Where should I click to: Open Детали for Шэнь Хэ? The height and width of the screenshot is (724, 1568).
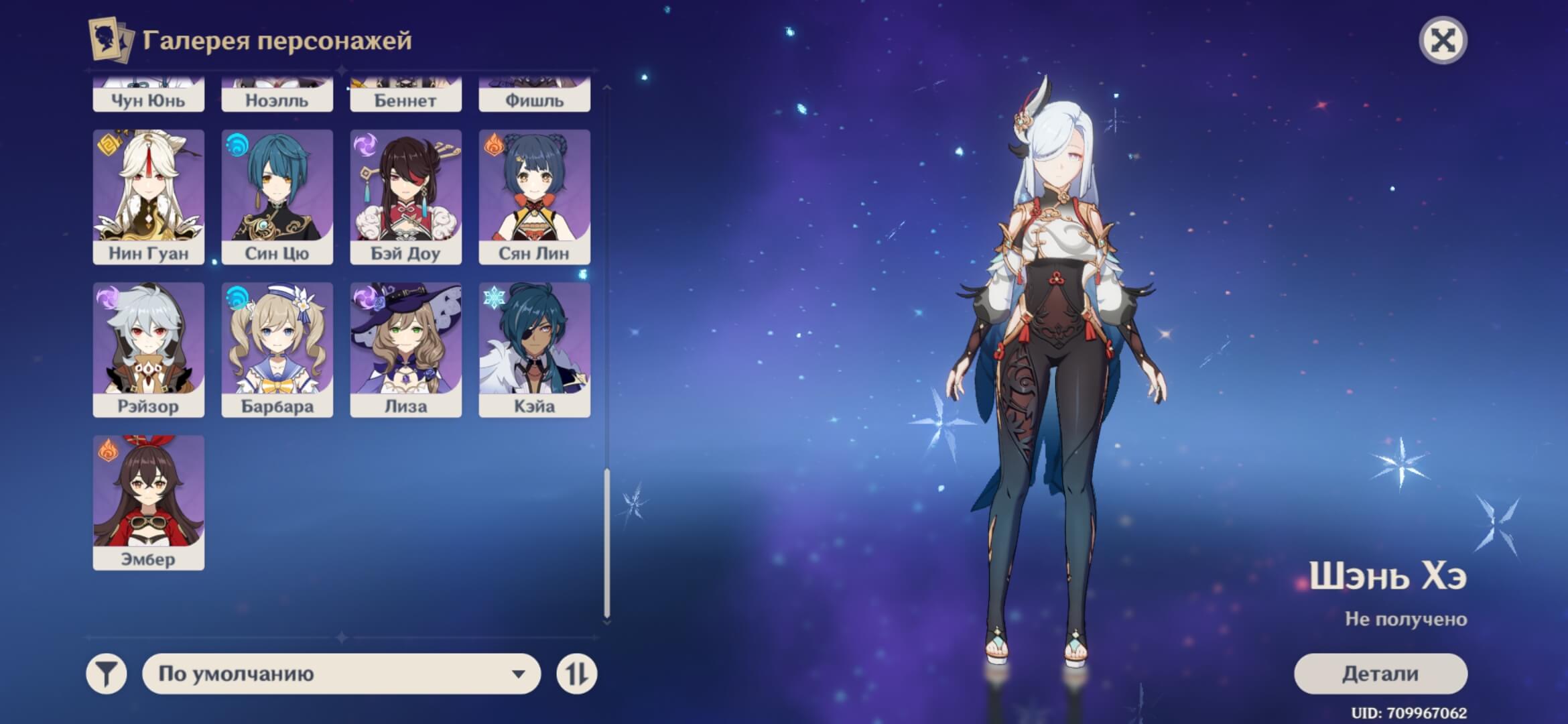click(1380, 674)
